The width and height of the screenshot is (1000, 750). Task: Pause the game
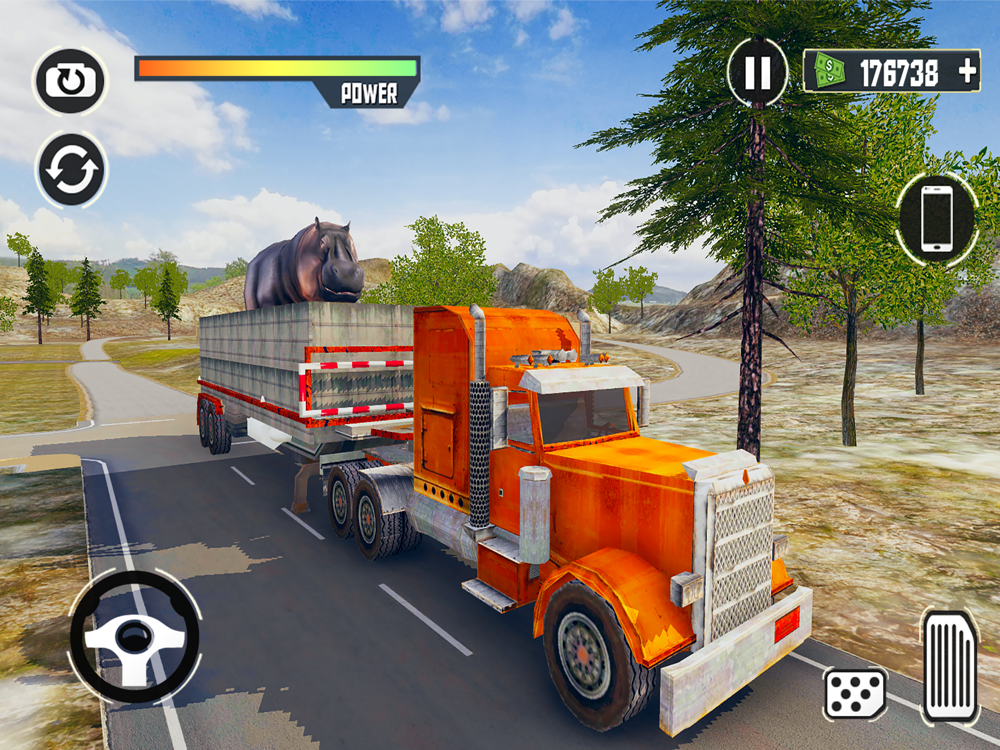point(757,72)
